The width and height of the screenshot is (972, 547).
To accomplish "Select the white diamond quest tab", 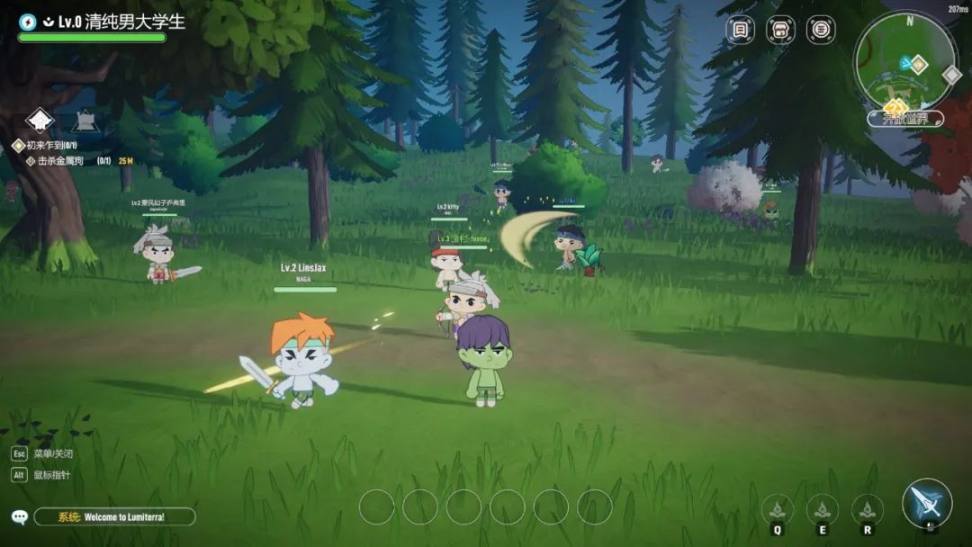I will (x=39, y=120).
